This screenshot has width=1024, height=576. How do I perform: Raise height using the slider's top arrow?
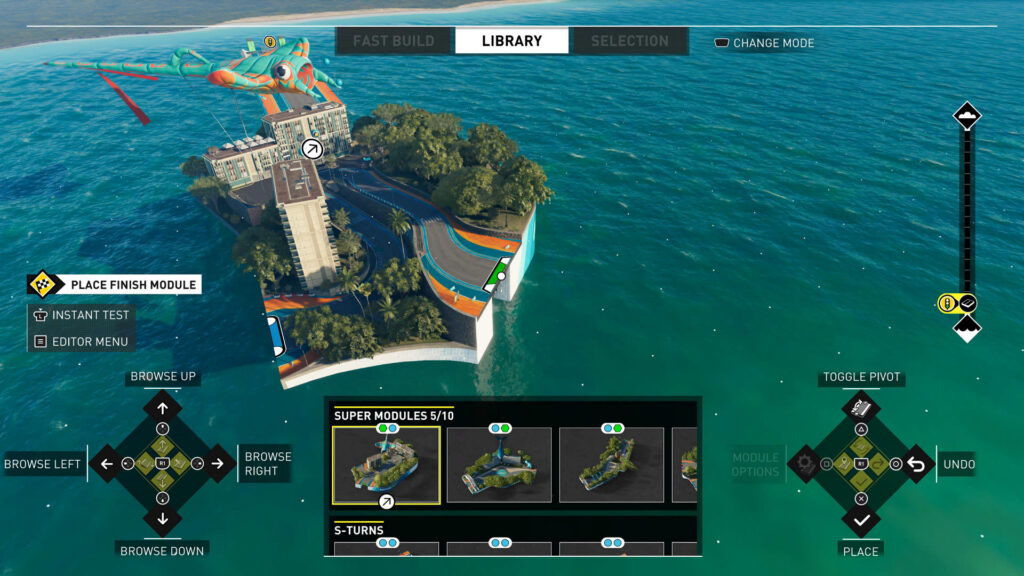coord(967,116)
